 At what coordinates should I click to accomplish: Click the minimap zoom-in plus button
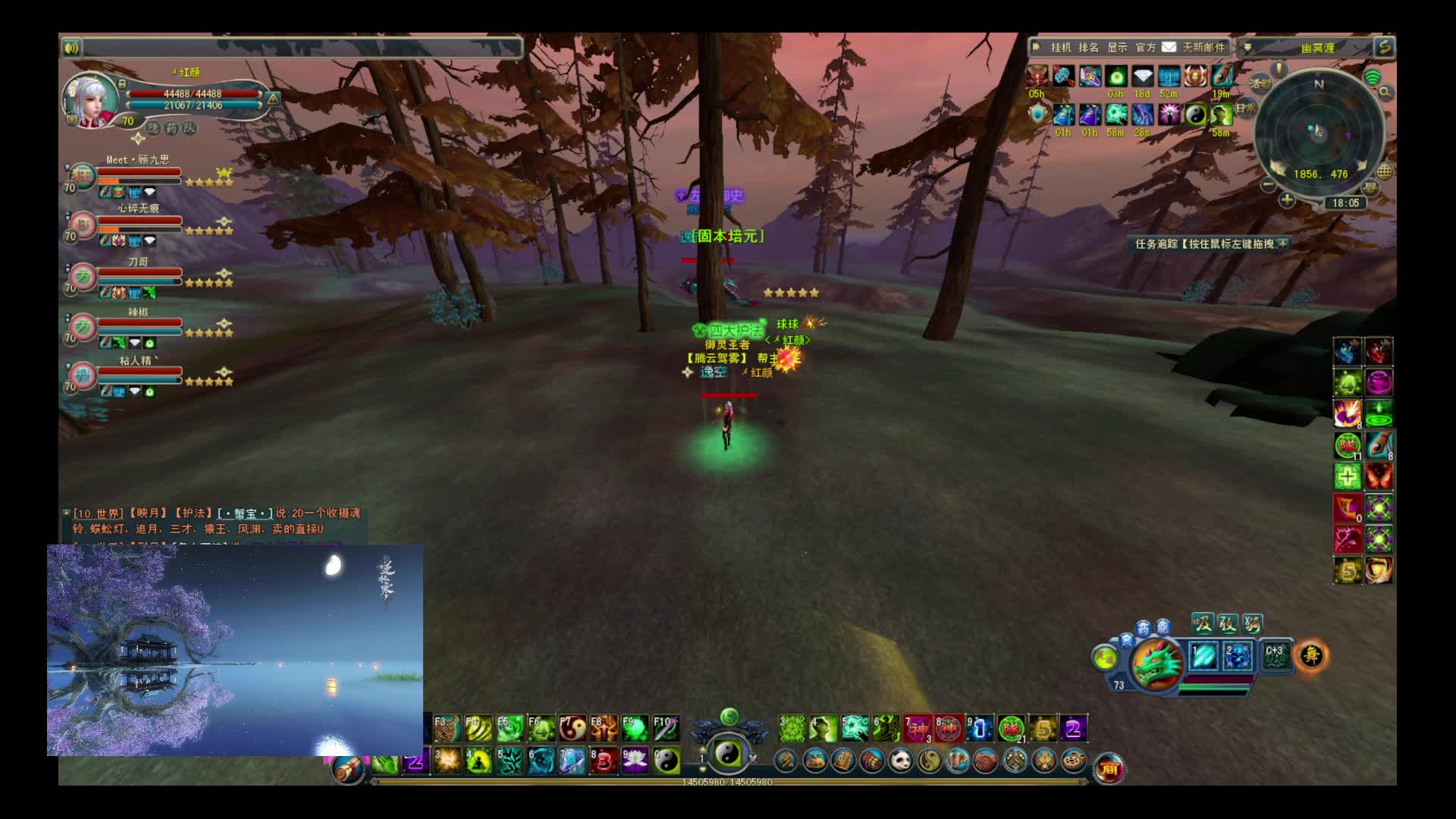1287,201
